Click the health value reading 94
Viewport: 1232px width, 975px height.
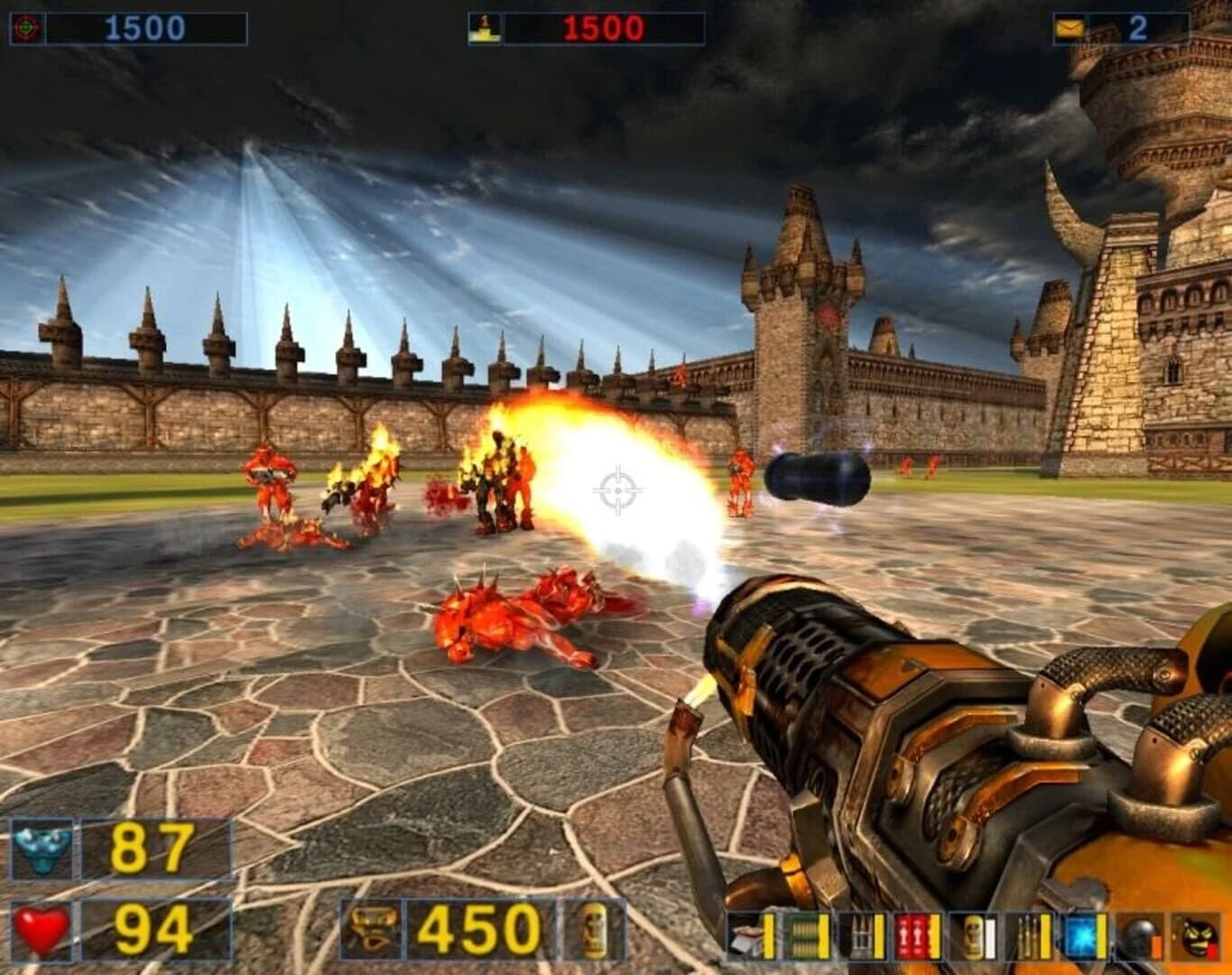coord(150,928)
